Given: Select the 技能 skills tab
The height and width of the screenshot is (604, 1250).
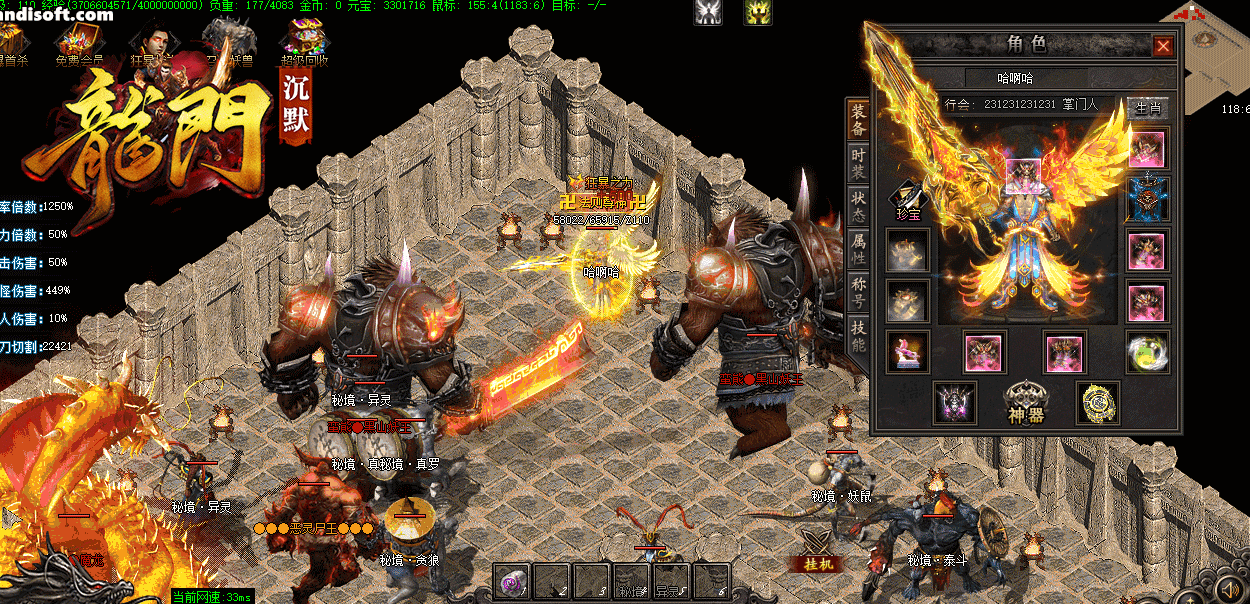Looking at the screenshot, I should point(858,336).
